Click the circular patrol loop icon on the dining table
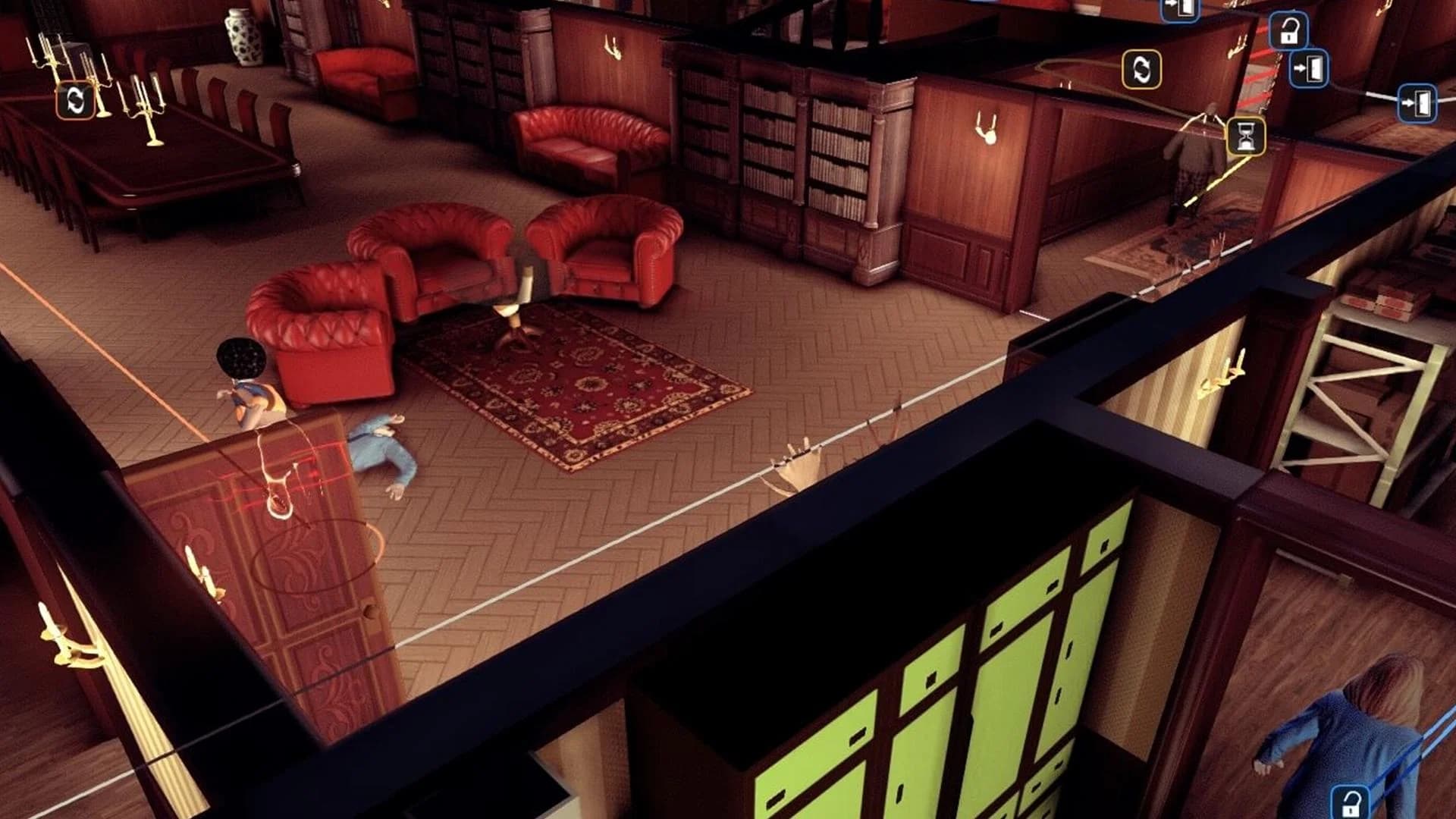 (x=74, y=99)
